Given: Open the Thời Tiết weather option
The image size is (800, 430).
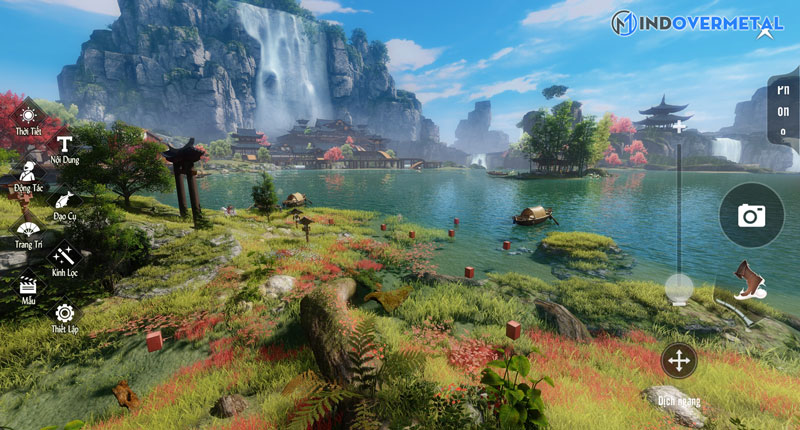Looking at the screenshot, I should [x=26, y=116].
